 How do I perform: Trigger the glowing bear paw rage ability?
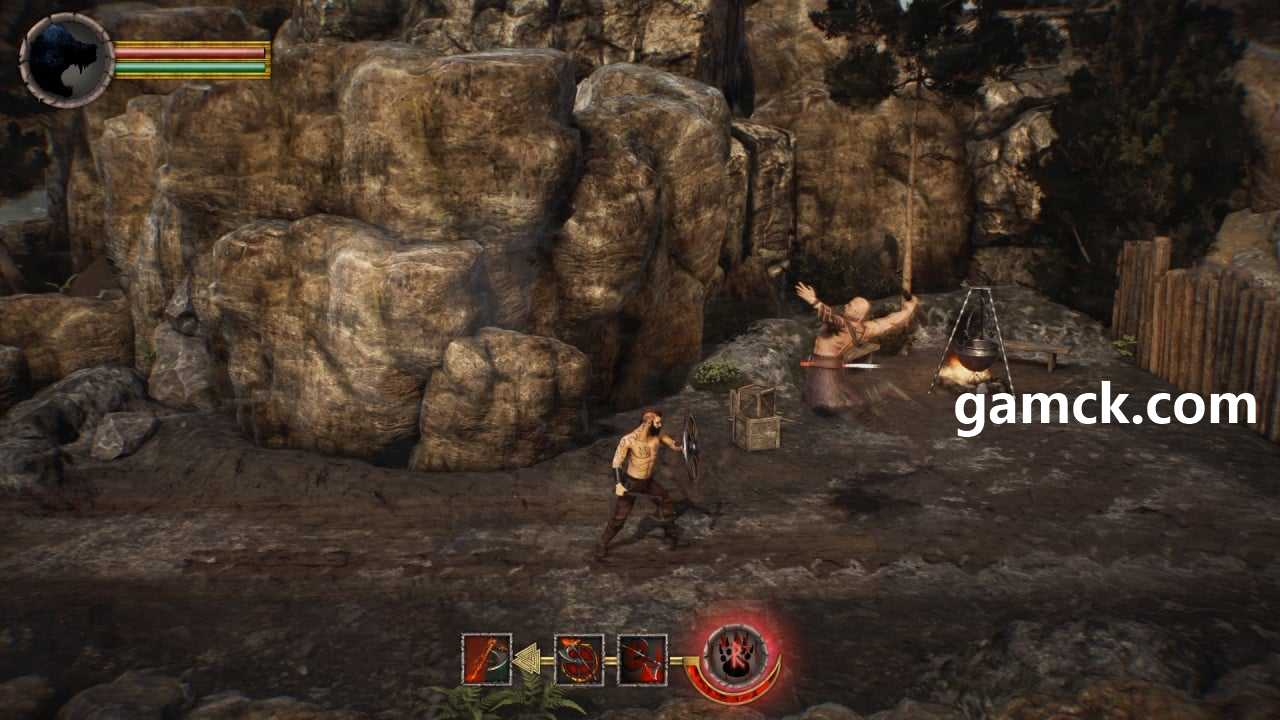pos(735,657)
